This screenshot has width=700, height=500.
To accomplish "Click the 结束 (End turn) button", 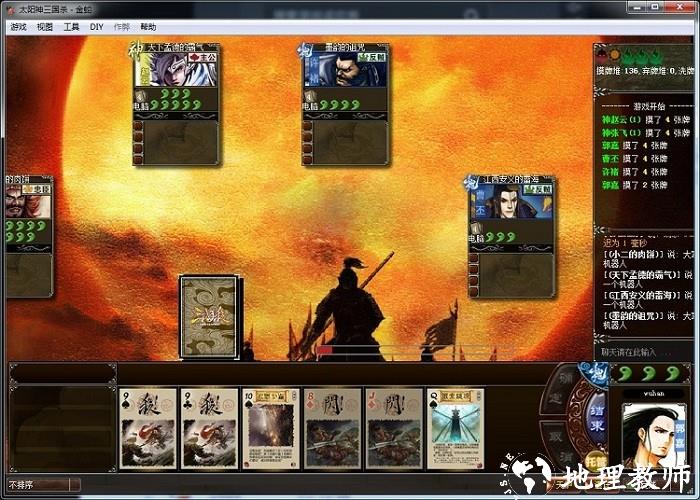I will 594,414.
